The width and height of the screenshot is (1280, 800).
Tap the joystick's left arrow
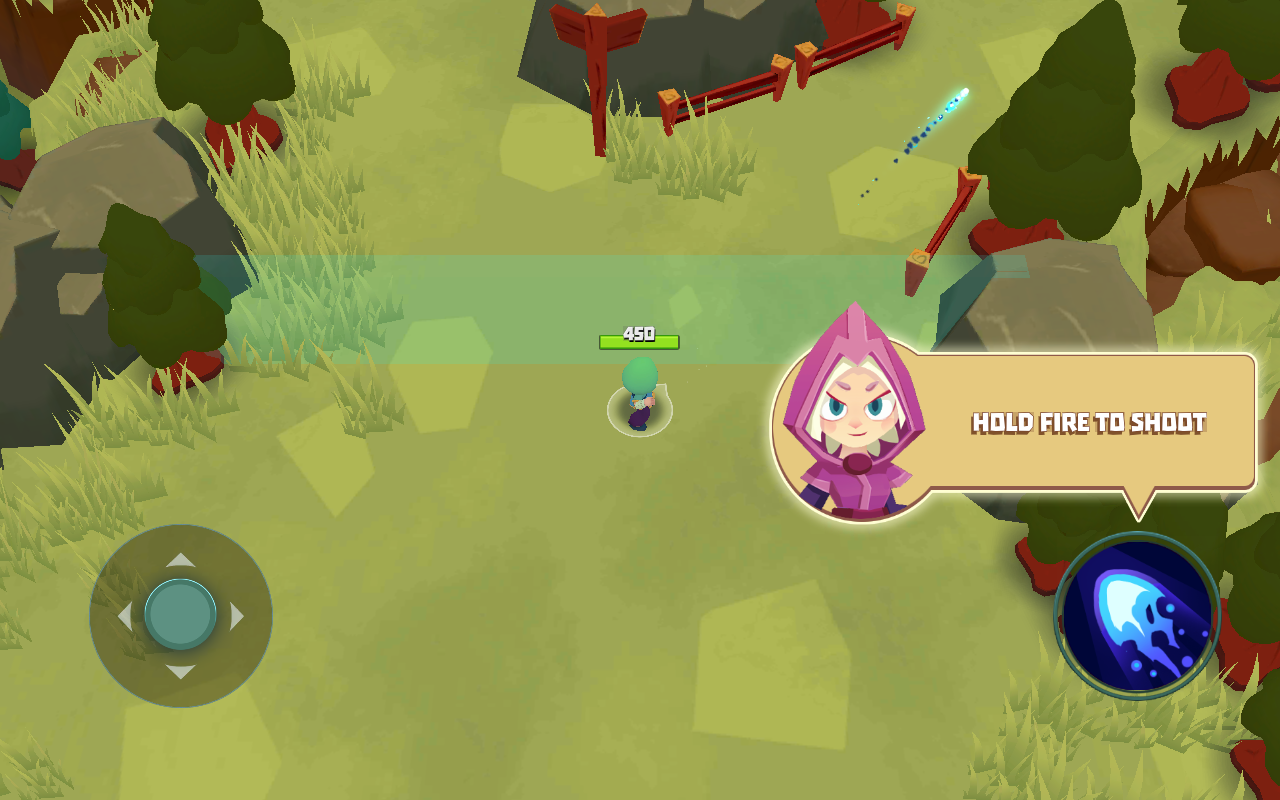click(125, 616)
